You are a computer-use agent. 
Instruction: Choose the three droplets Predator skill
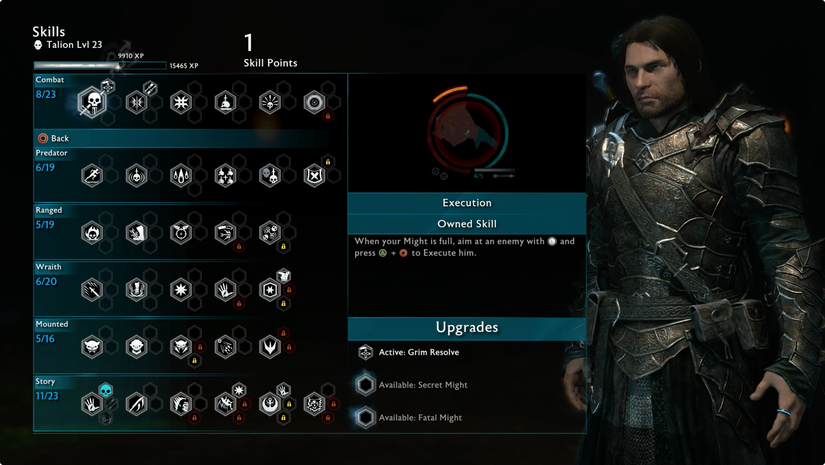pyautogui.click(x=181, y=176)
